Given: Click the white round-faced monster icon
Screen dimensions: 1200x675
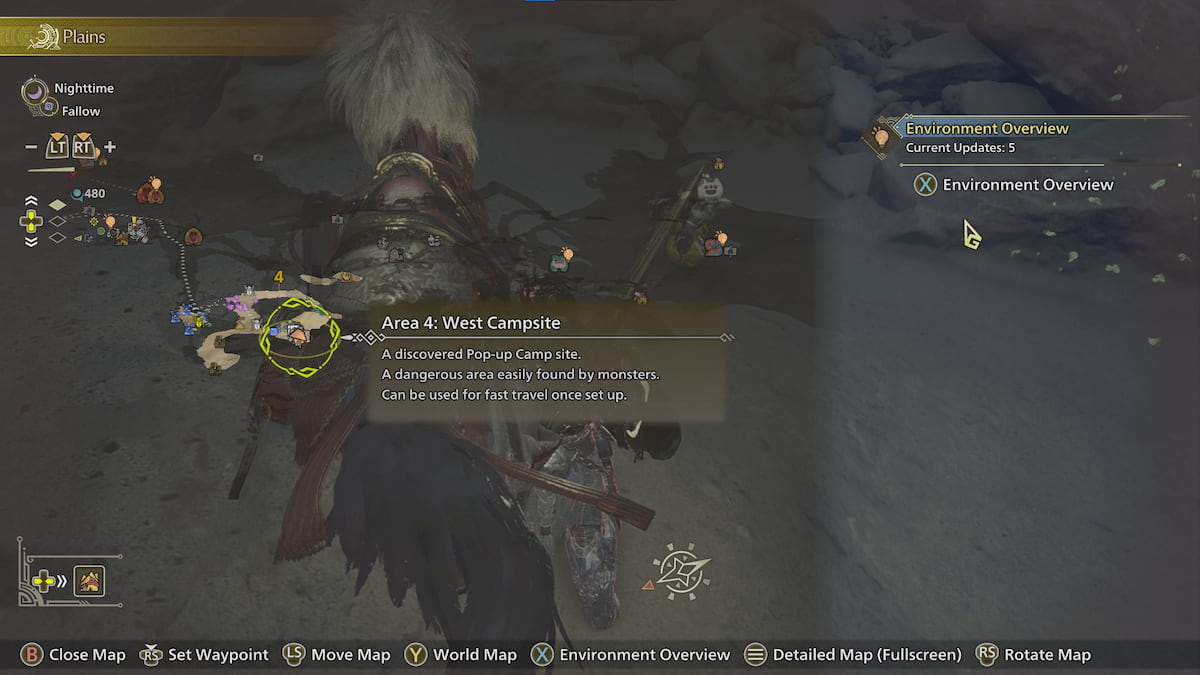Looking at the screenshot, I should click(x=709, y=188).
